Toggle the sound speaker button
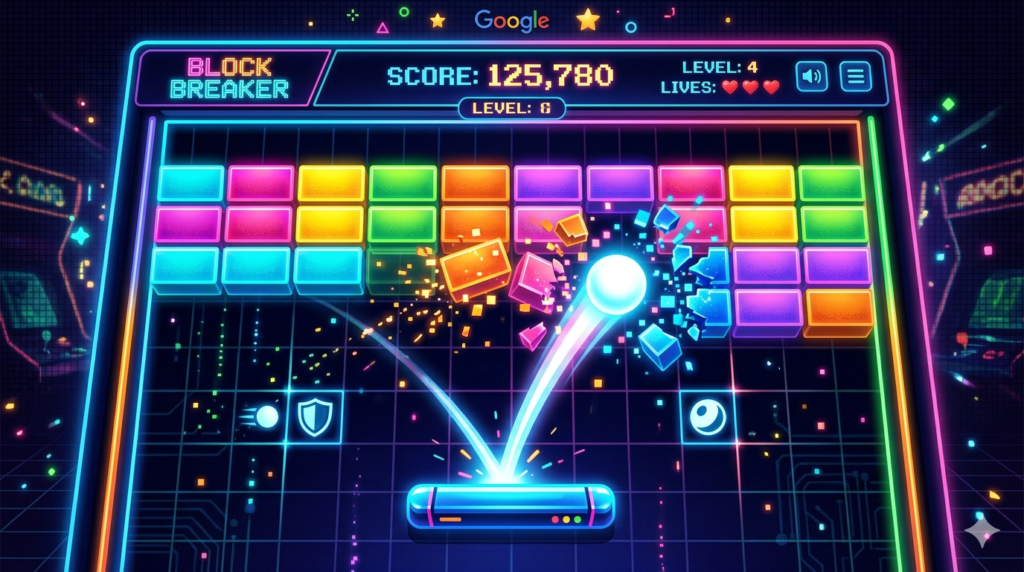Screen dimensions: 1024x572 (811, 77)
